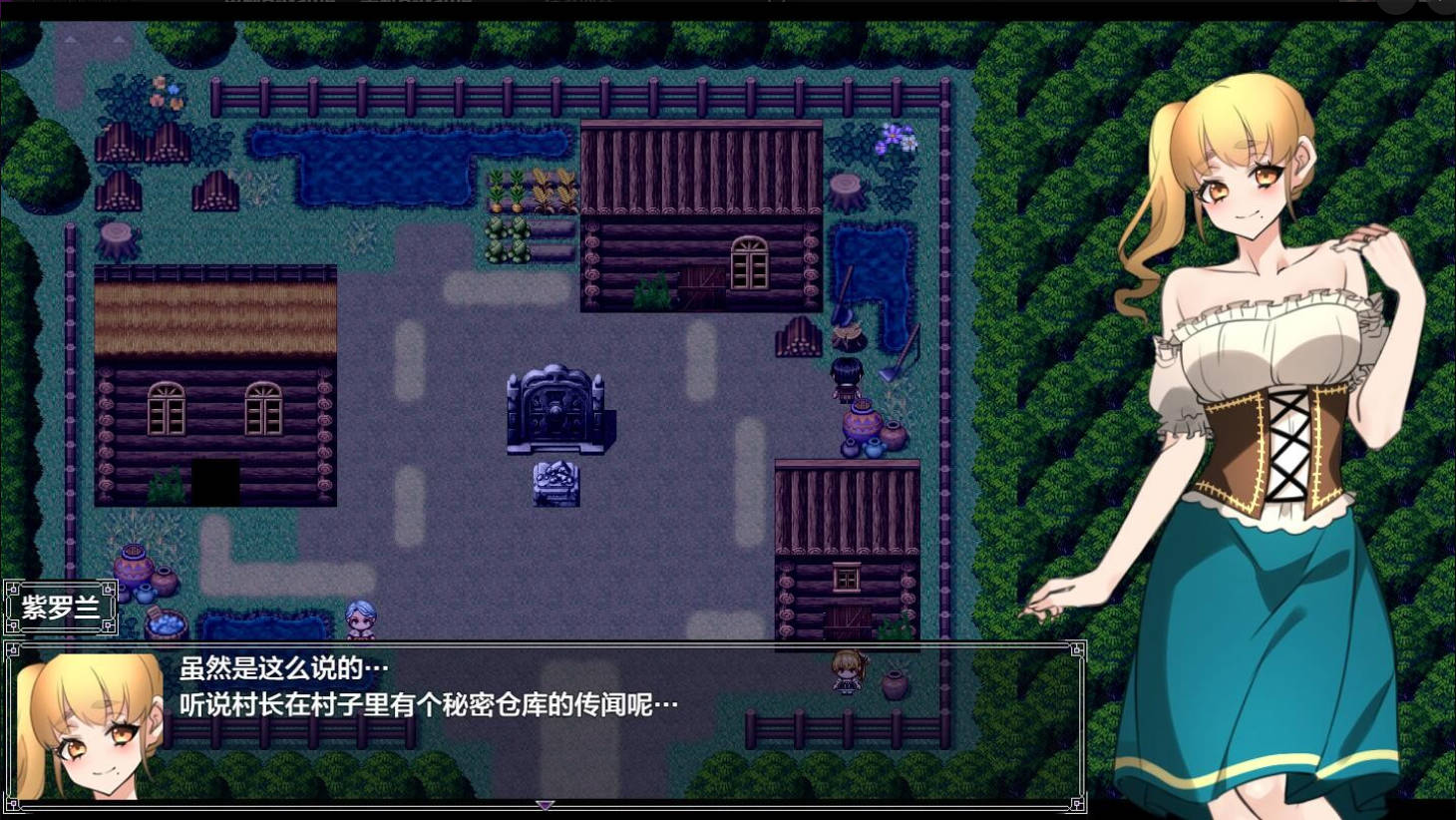
Task: Click the purple pot beside the dark-haired NPC
Action: (x=860, y=421)
